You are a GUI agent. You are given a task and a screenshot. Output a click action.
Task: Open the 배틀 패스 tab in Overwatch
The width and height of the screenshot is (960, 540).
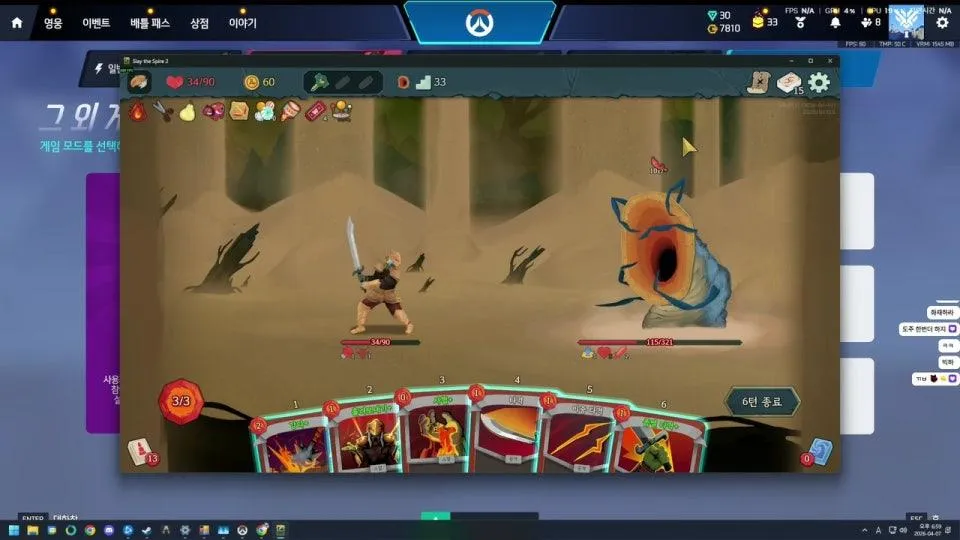click(151, 22)
